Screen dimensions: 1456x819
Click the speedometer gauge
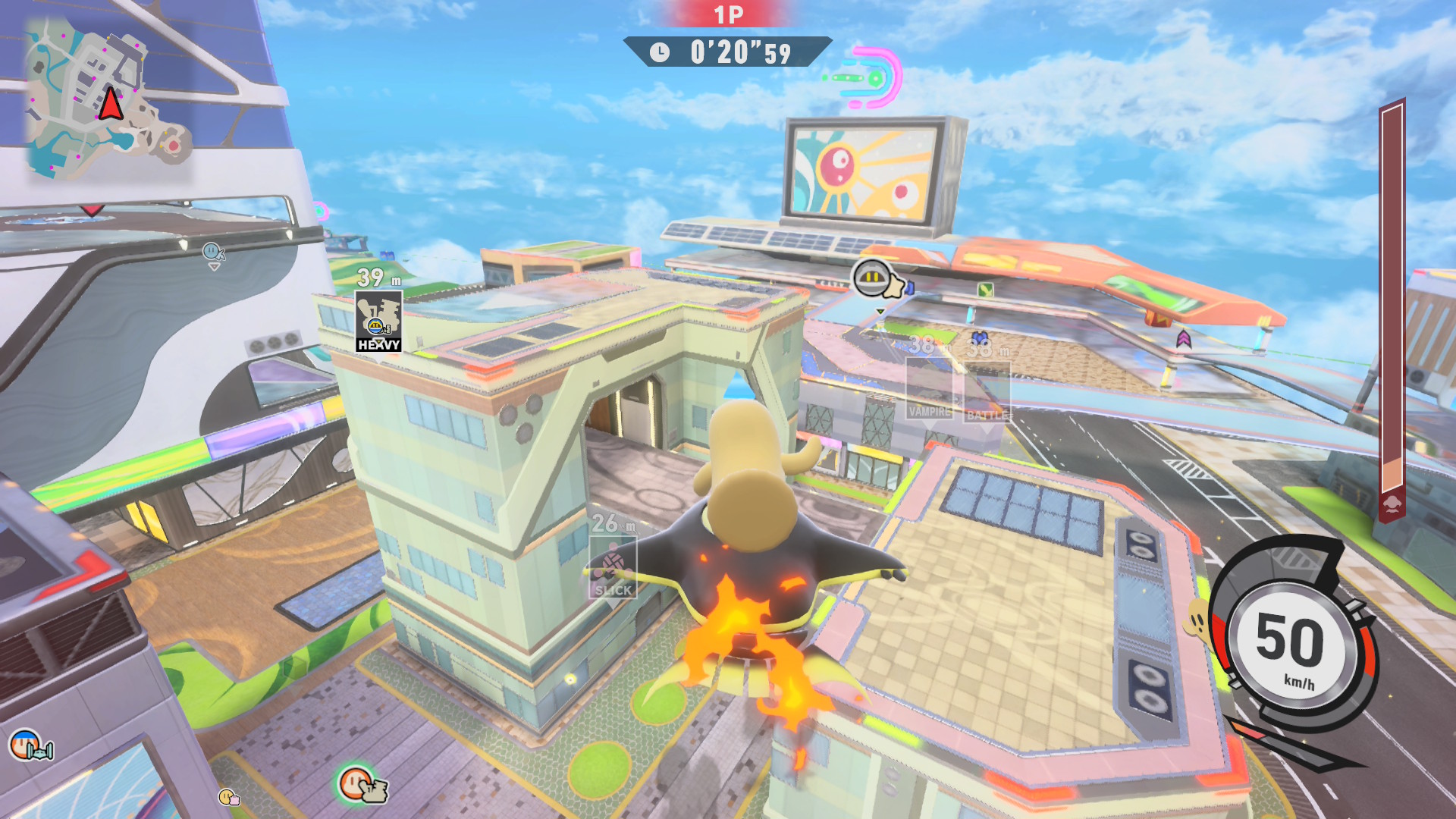pyautogui.click(x=1292, y=646)
